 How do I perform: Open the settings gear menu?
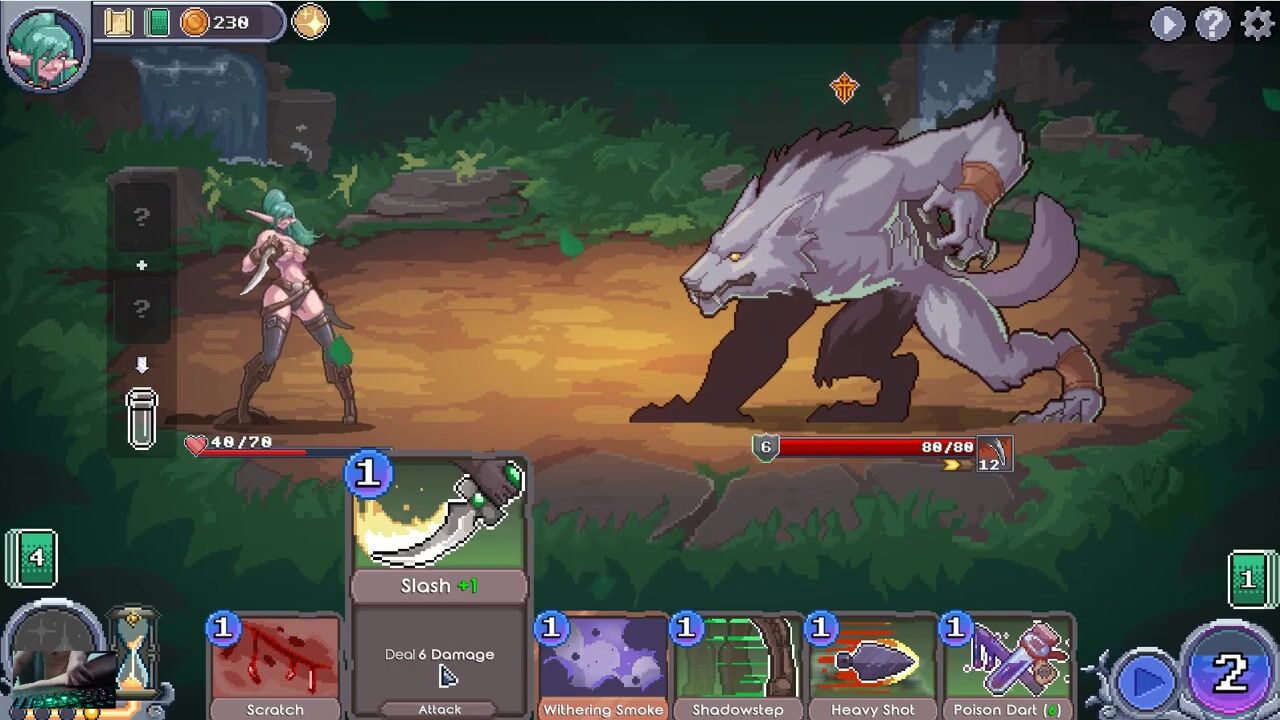pyautogui.click(x=1257, y=23)
